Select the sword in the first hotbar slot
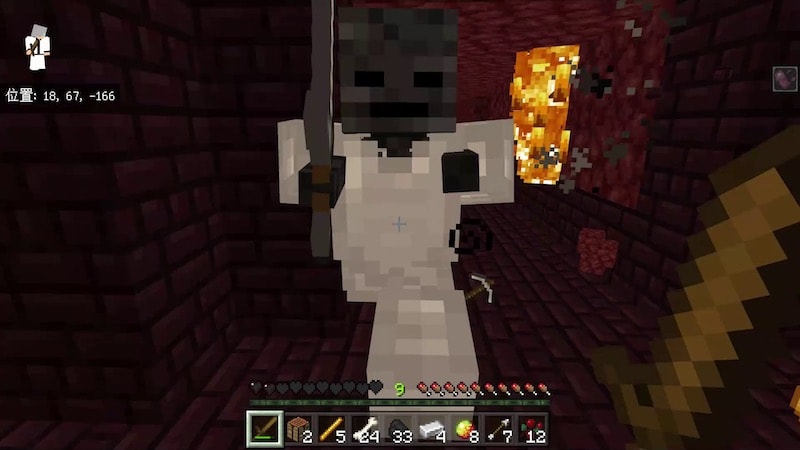 (x=265, y=430)
